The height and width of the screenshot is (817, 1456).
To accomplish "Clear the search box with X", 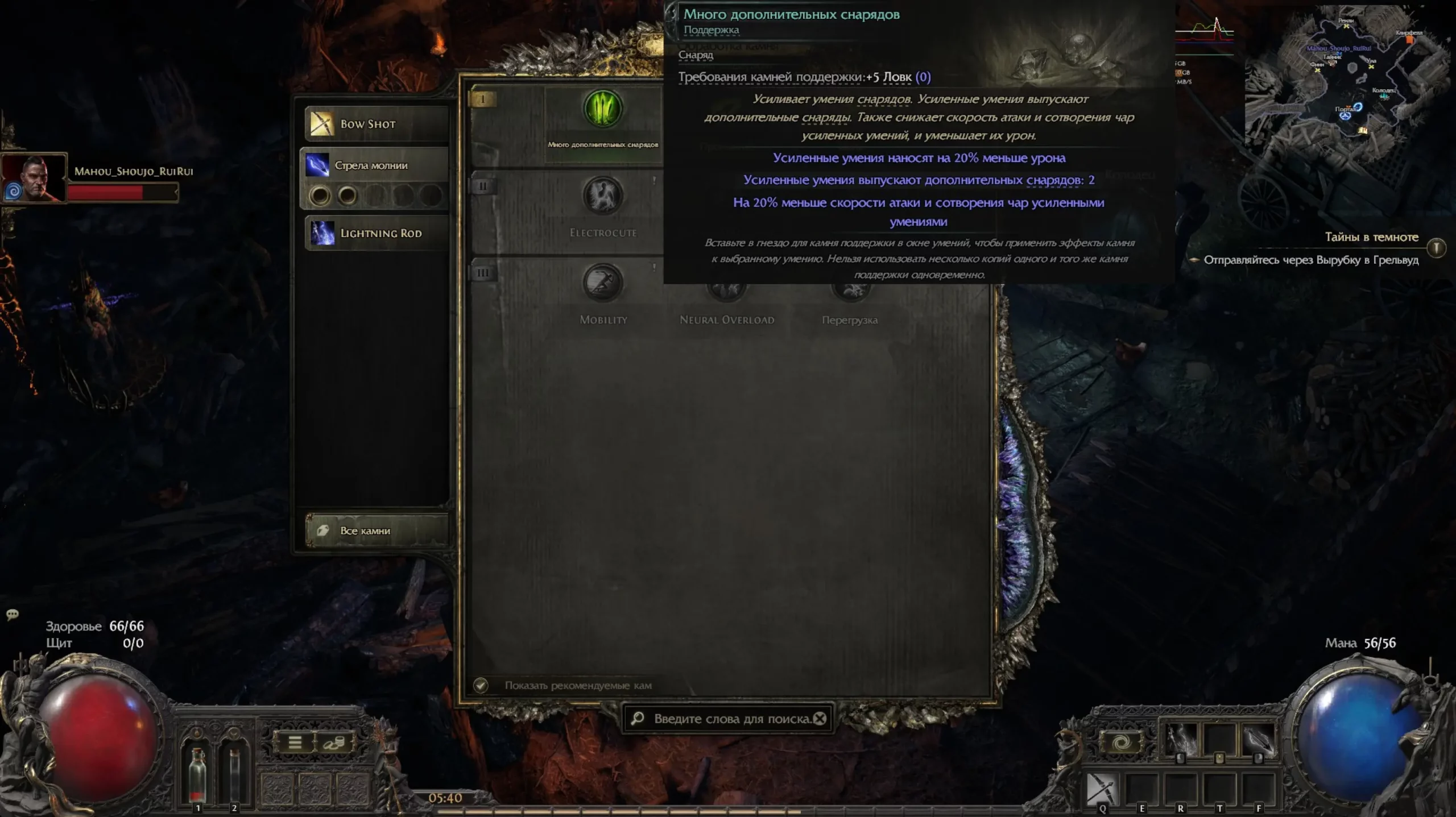I will 820,719.
